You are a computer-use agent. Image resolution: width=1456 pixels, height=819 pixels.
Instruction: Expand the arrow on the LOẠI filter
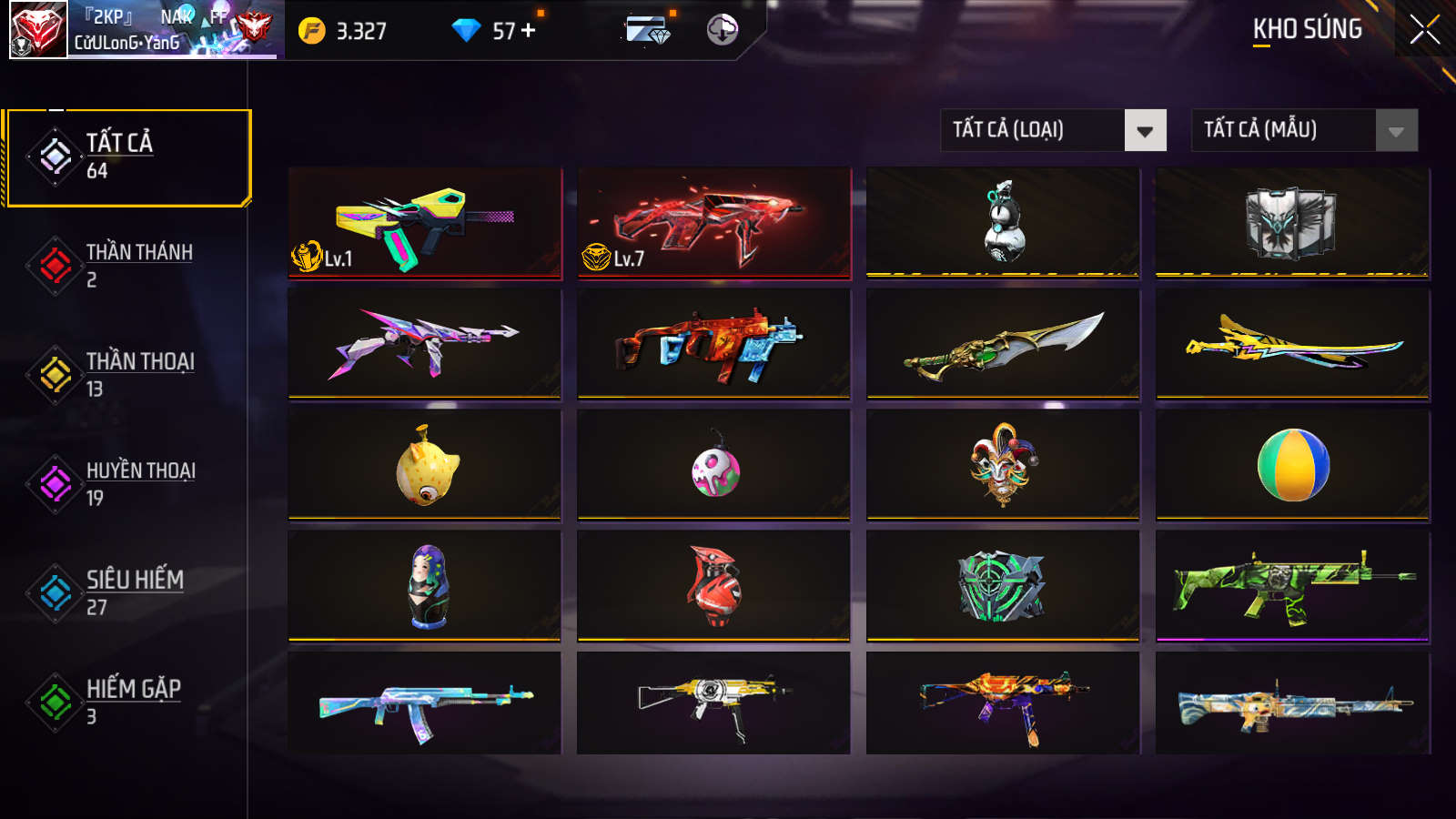pyautogui.click(x=1147, y=130)
